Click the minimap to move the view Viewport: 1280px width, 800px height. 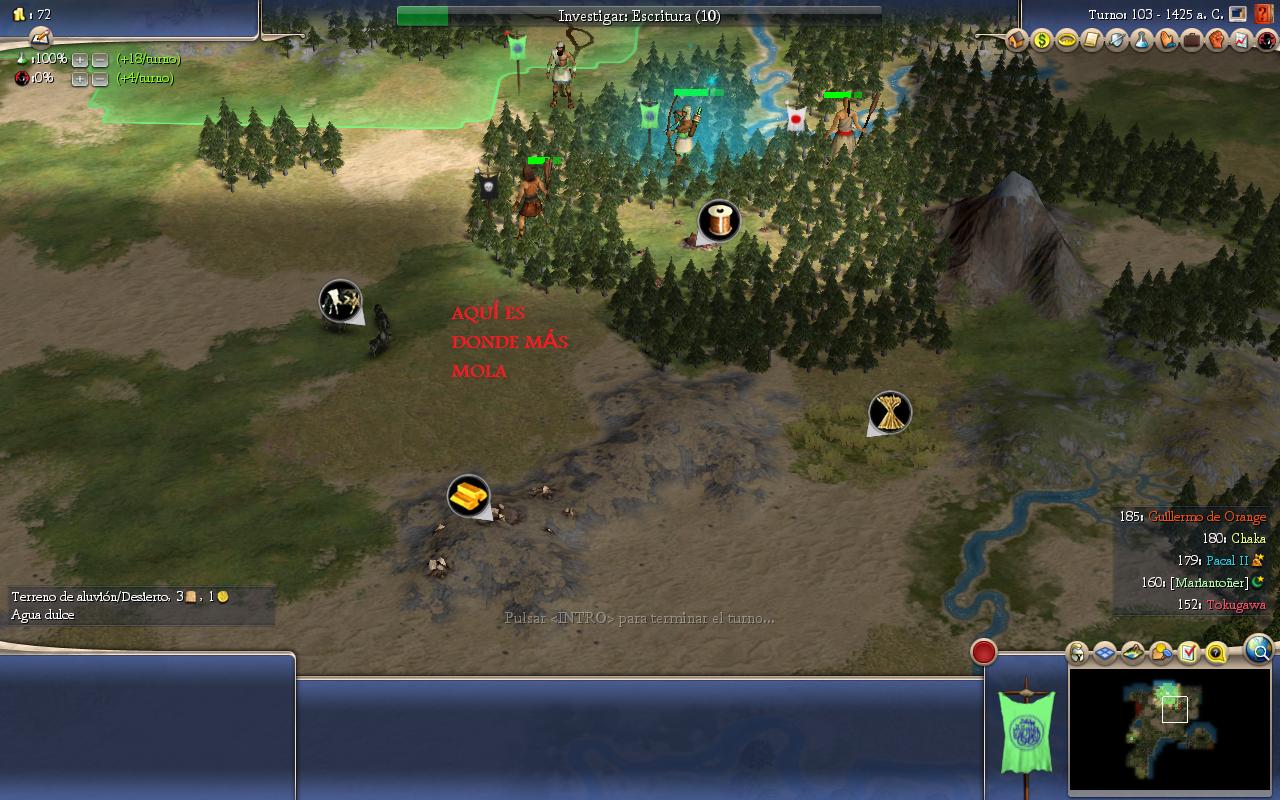coord(1169,729)
